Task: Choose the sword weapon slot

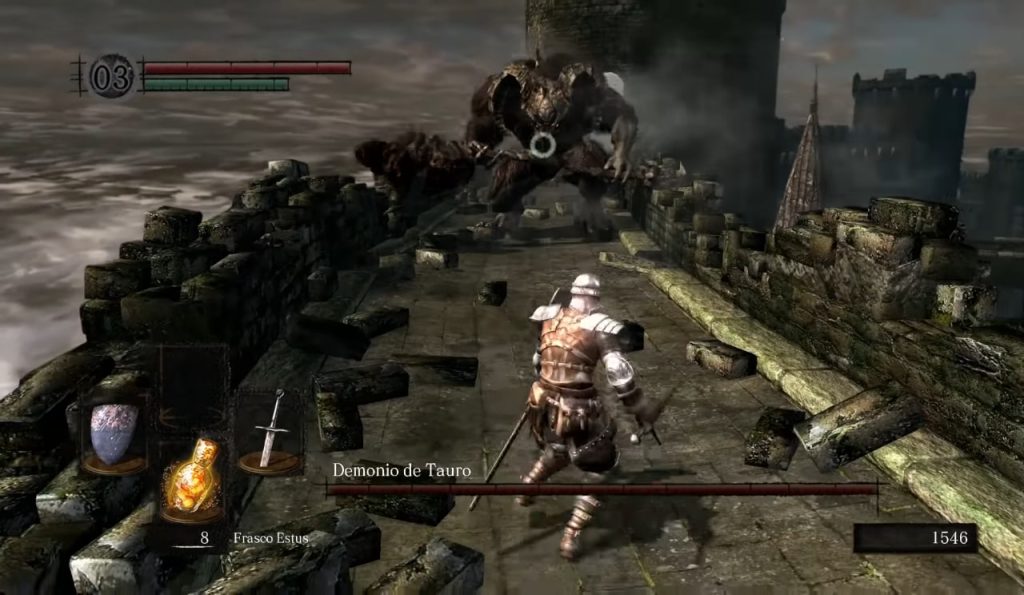Action: pyautogui.click(x=269, y=430)
